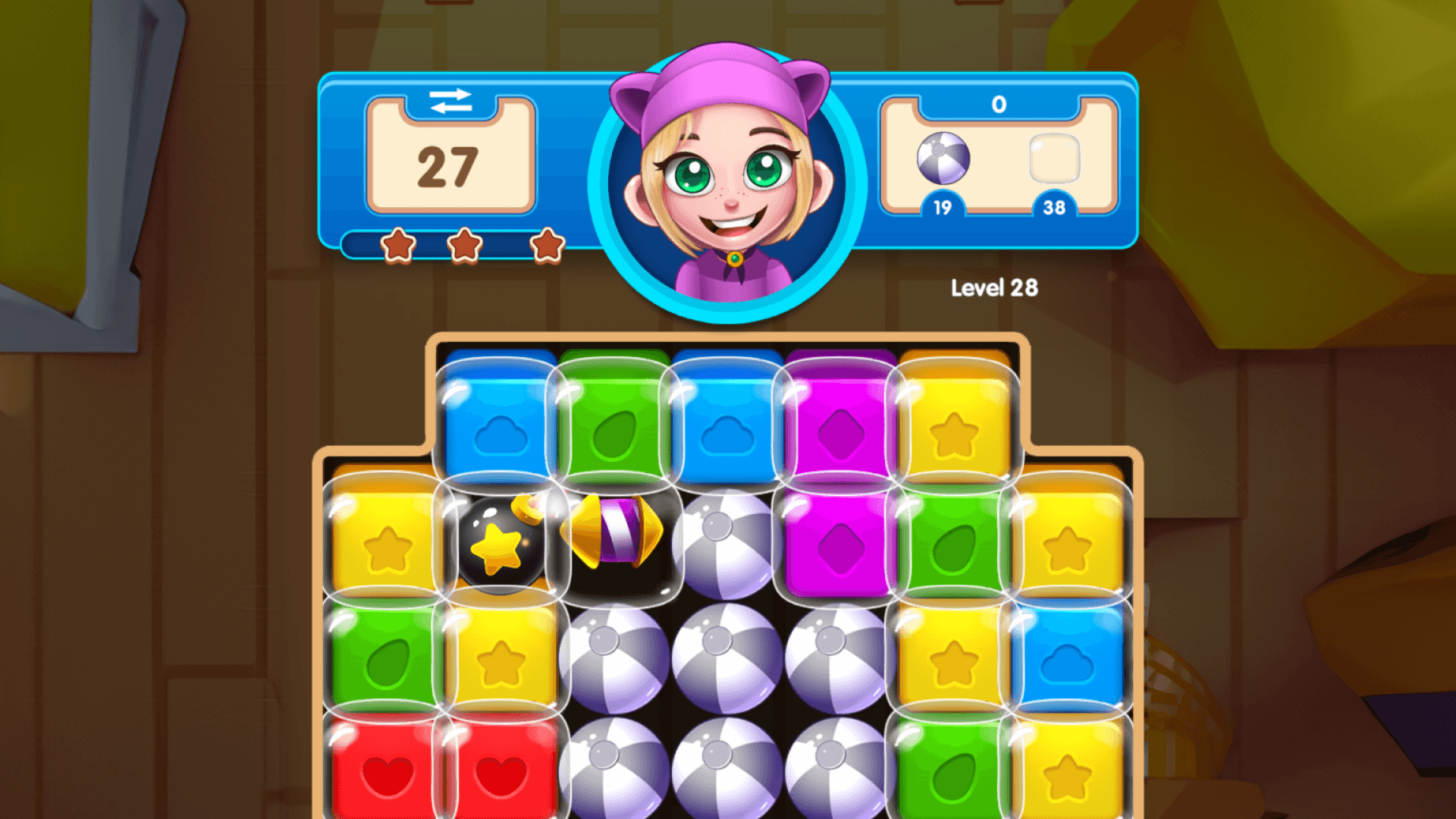
Task: Click the counter labeled 38
Action: coord(1054,209)
